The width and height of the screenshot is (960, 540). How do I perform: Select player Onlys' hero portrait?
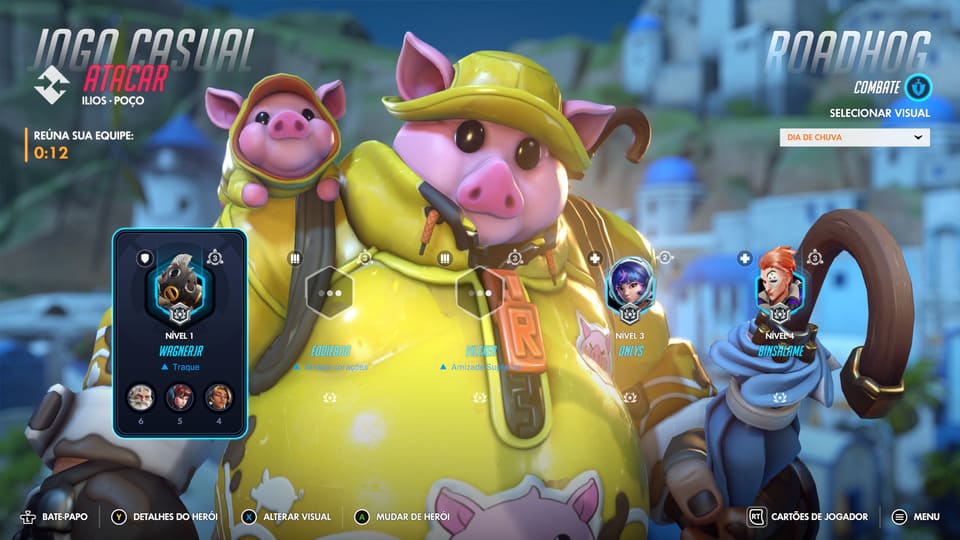point(629,286)
